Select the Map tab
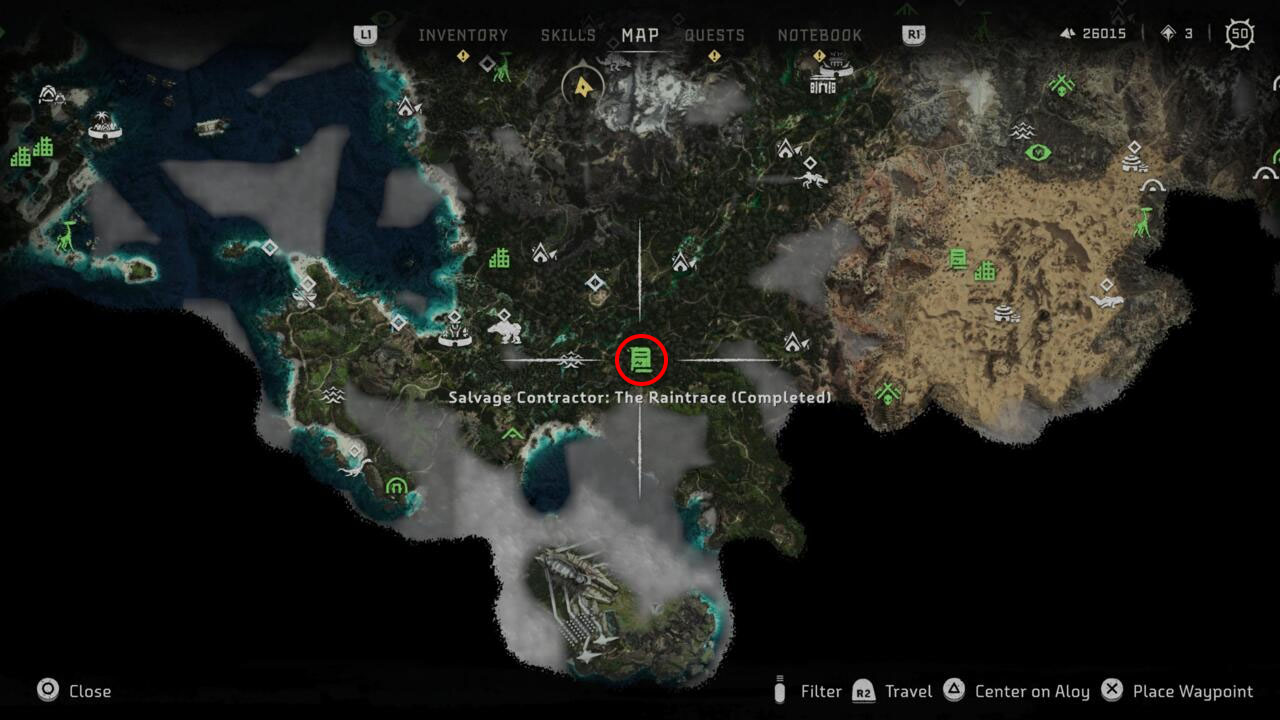The image size is (1280, 720). click(640, 35)
